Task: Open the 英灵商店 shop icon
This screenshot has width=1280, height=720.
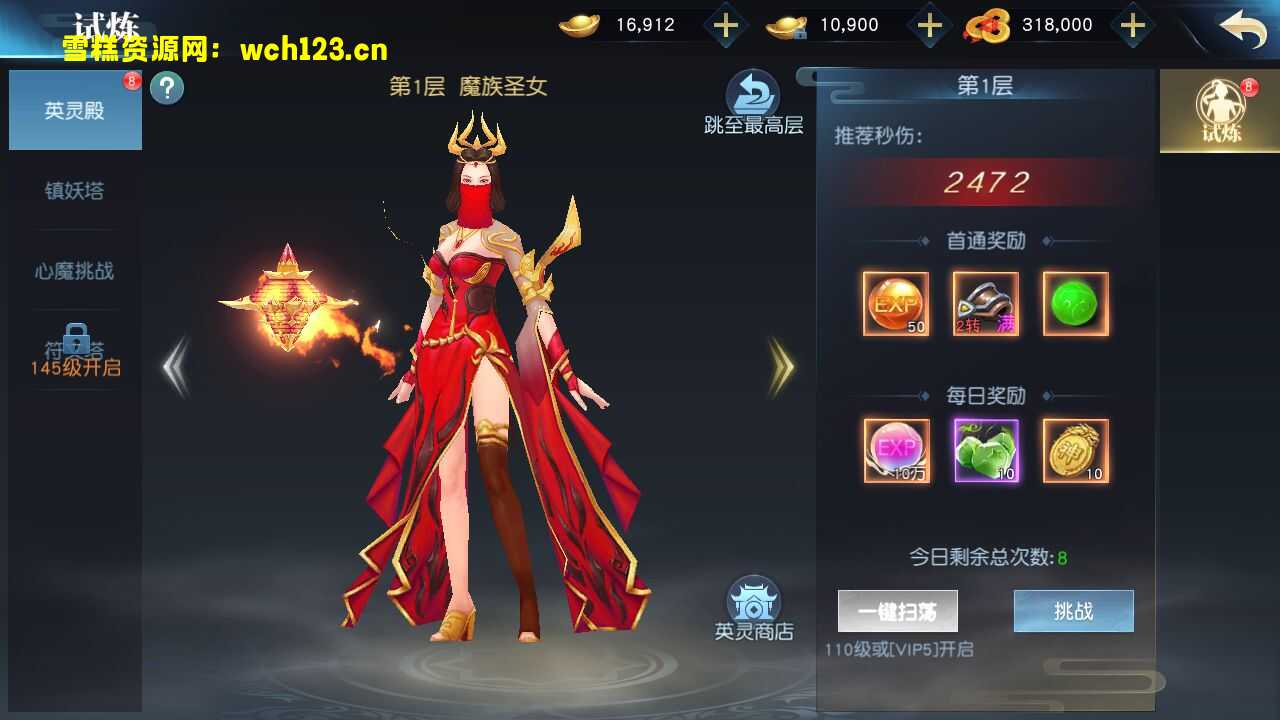Action: tap(752, 600)
